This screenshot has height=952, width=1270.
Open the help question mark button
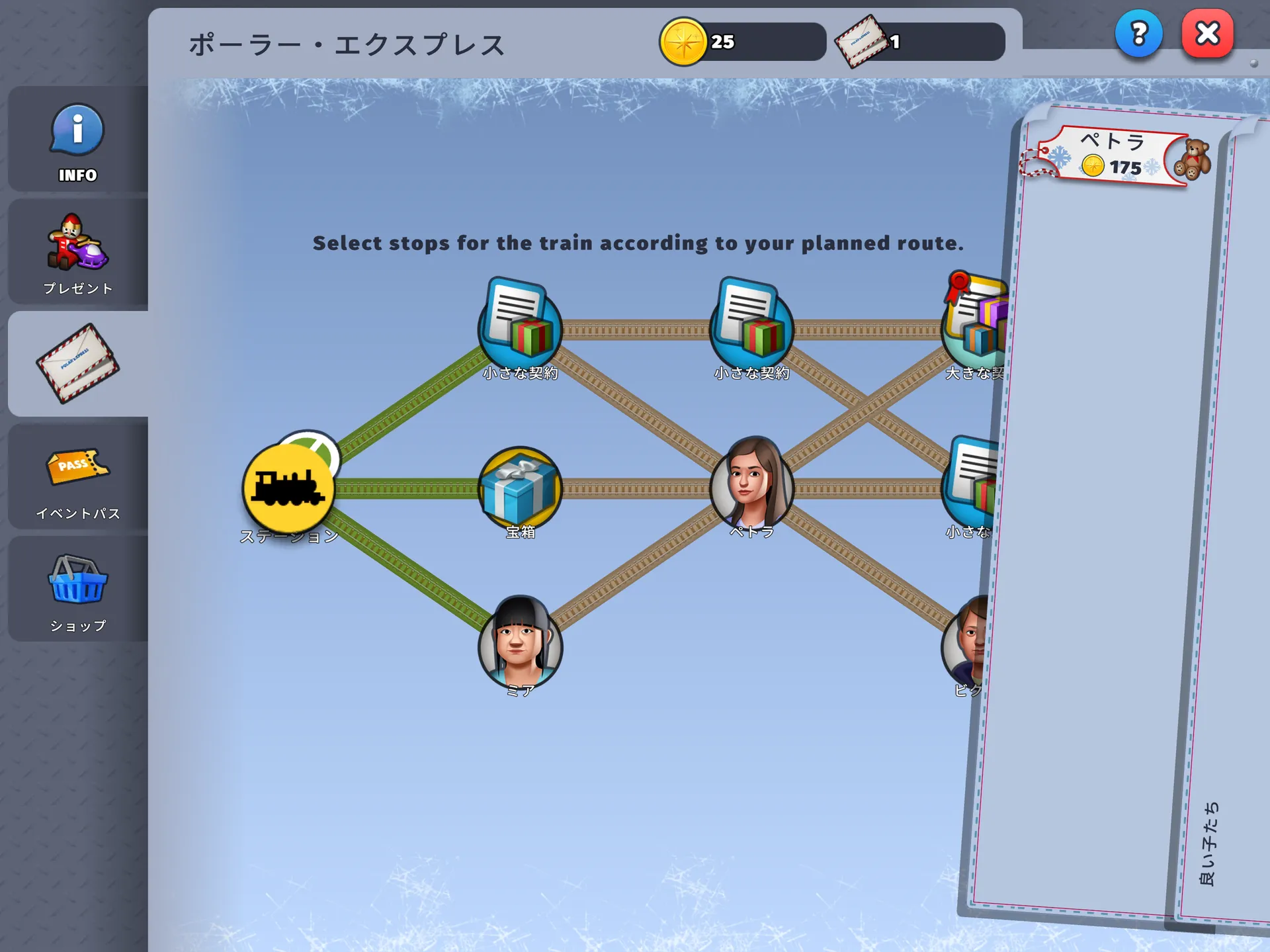pos(1138,33)
